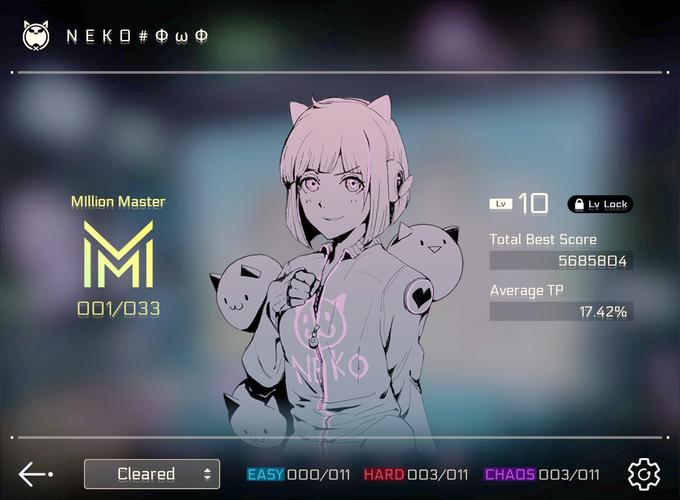Go back using the left arrow
Viewport: 680px width, 500px height.
pos(35,474)
